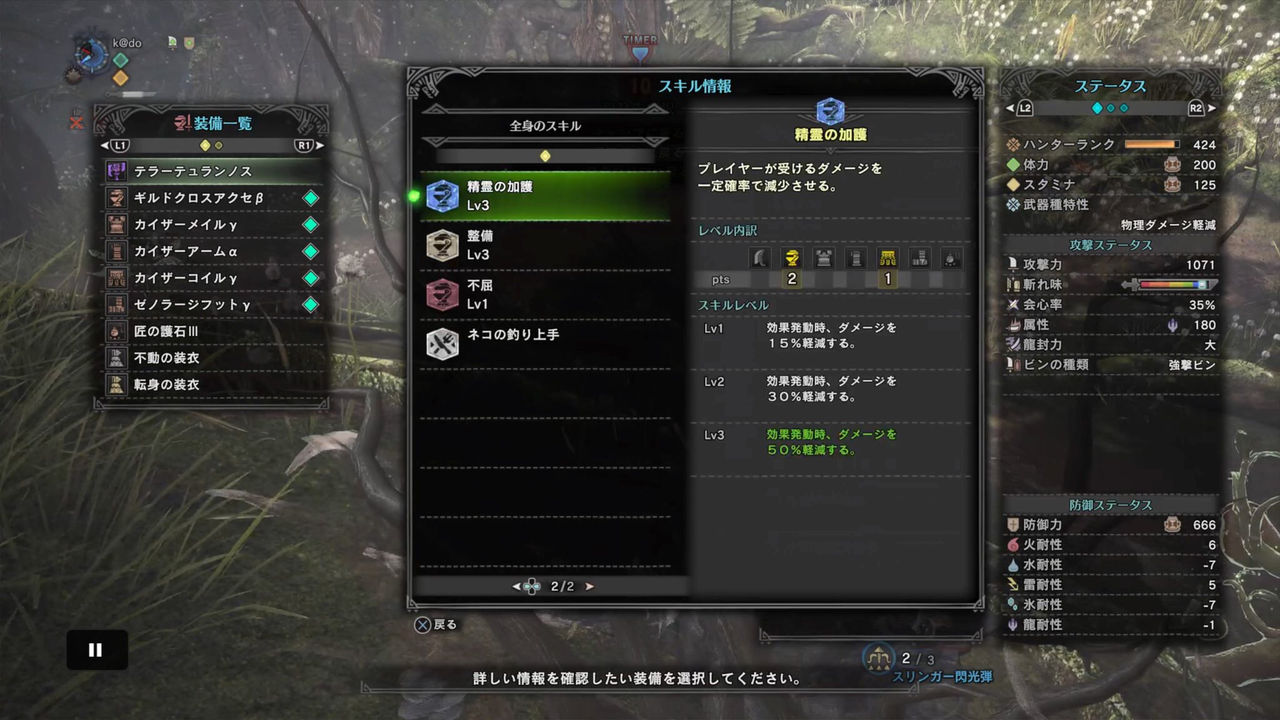Open the 全身のスキル tab
1280x720 pixels.
tap(545, 124)
